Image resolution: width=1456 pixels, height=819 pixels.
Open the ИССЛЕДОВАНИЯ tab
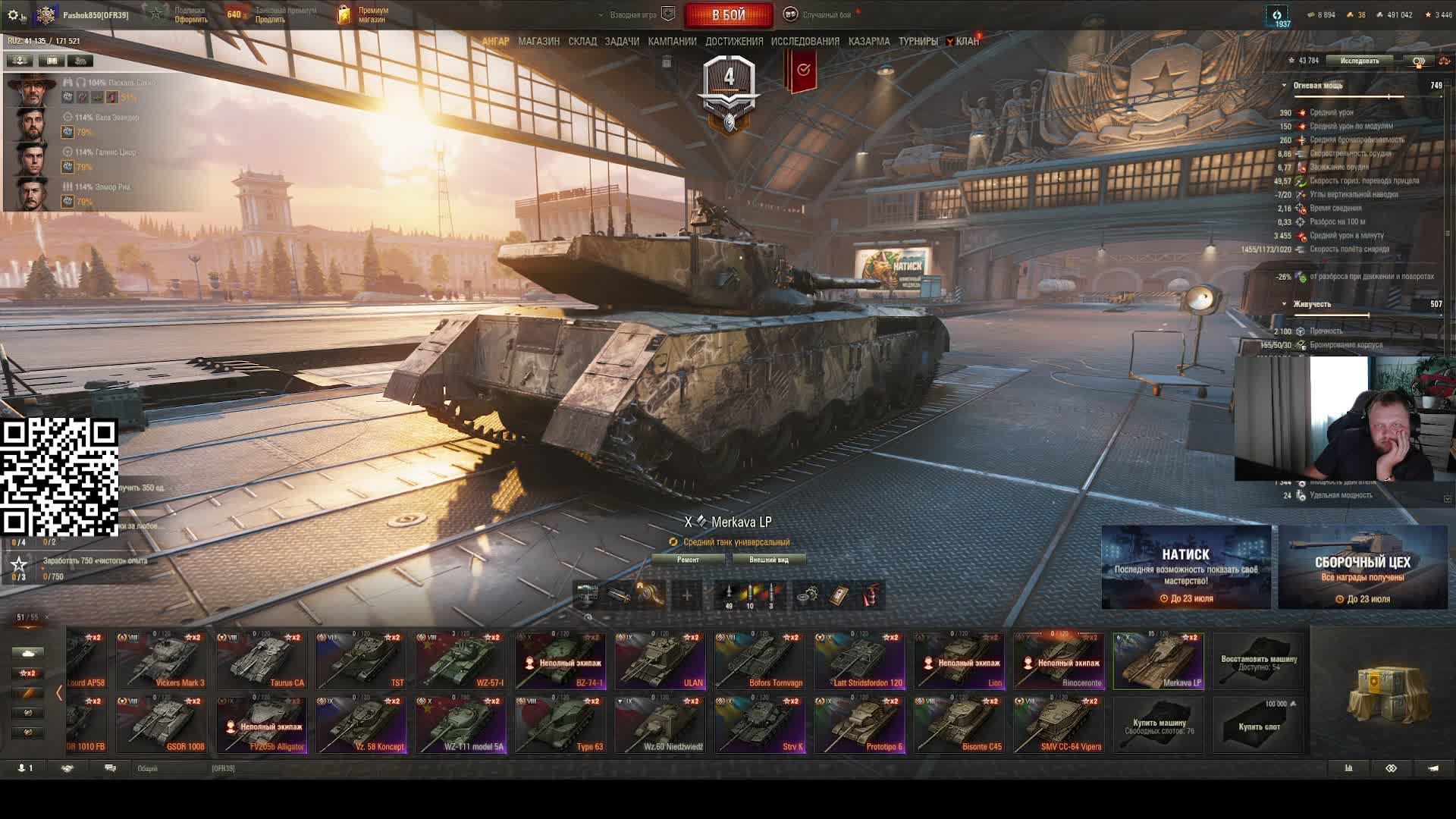click(x=805, y=42)
